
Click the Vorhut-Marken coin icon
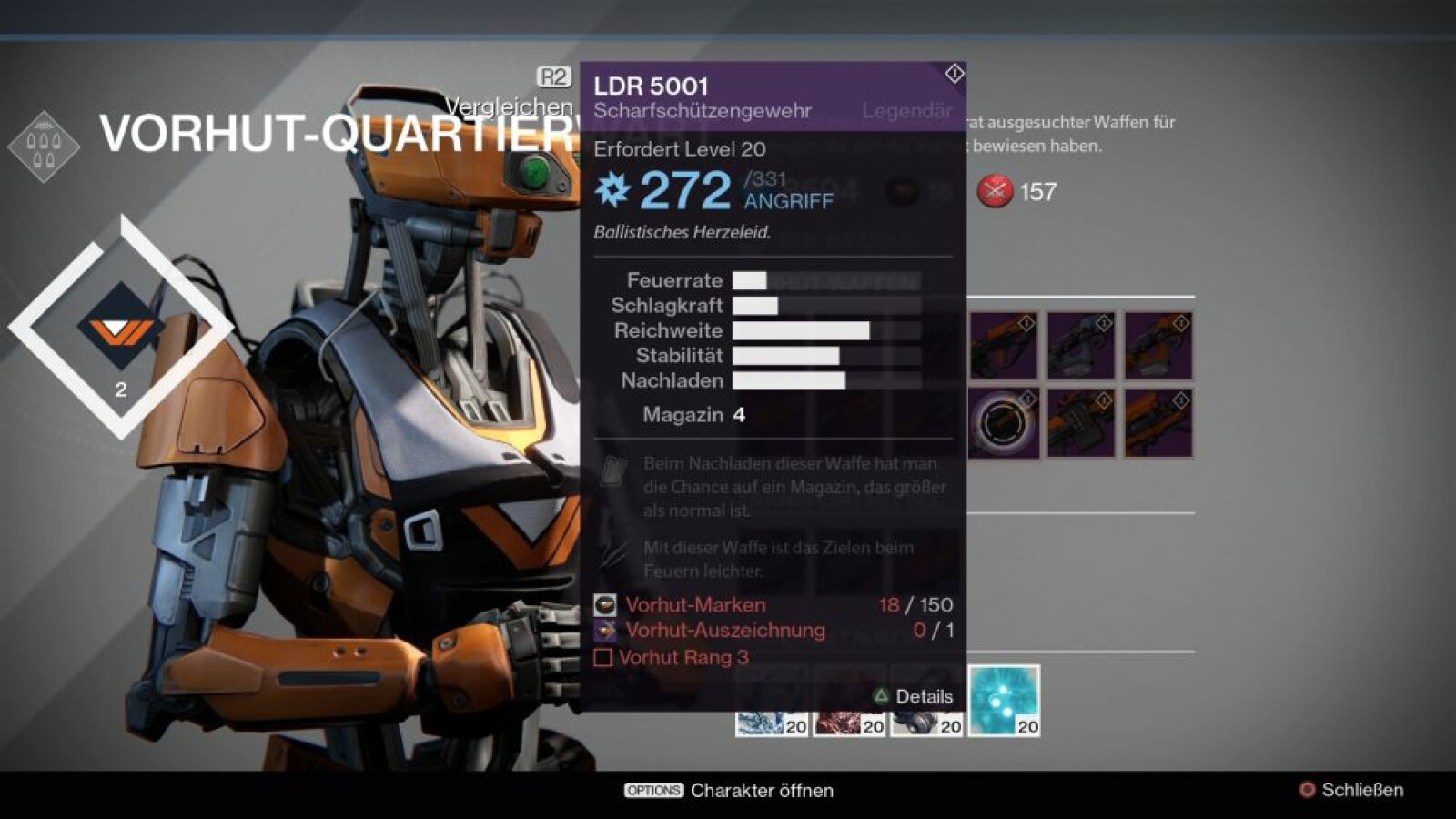[x=603, y=603]
